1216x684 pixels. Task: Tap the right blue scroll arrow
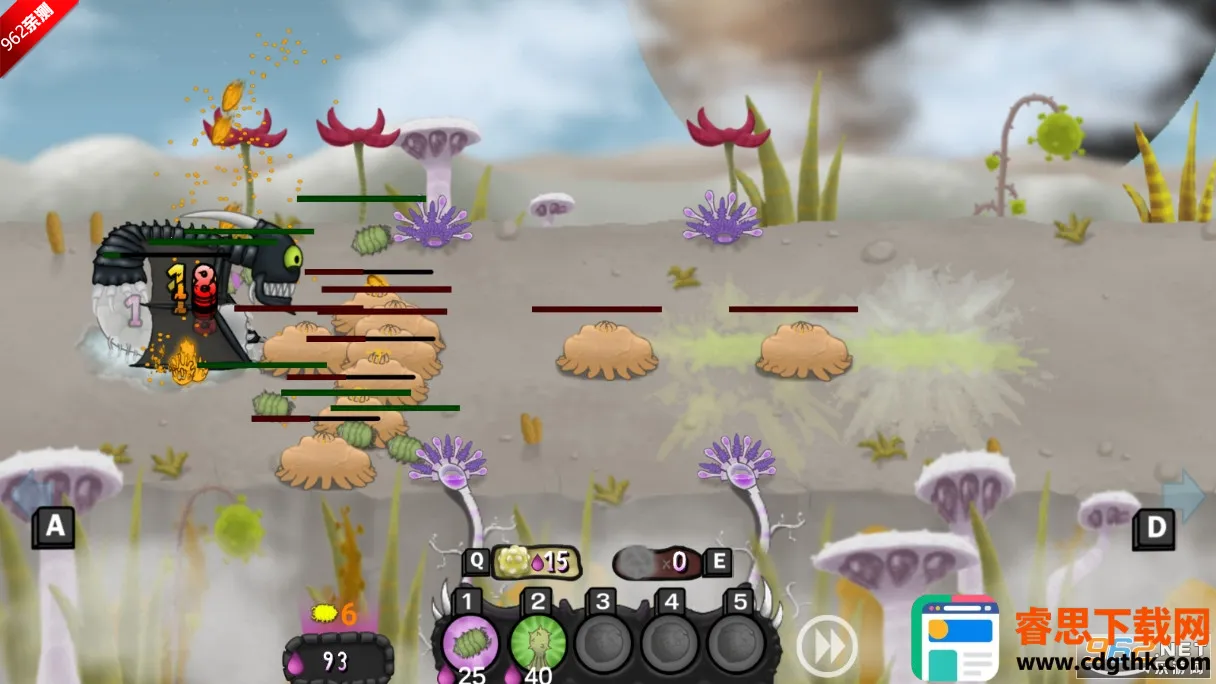[x=1184, y=494]
